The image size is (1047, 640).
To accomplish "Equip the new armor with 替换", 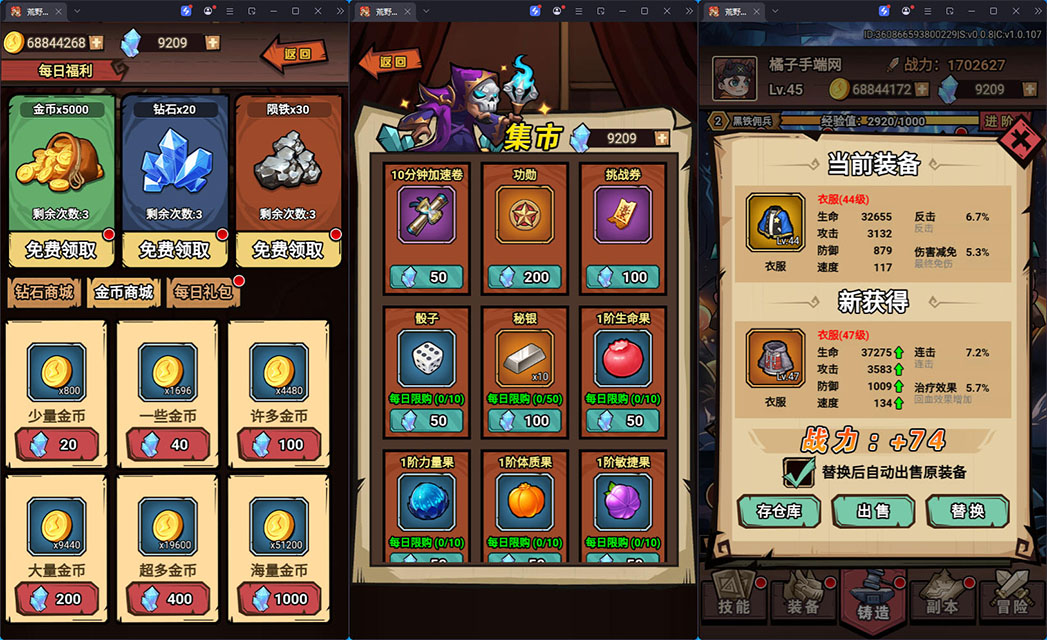I will click(967, 511).
